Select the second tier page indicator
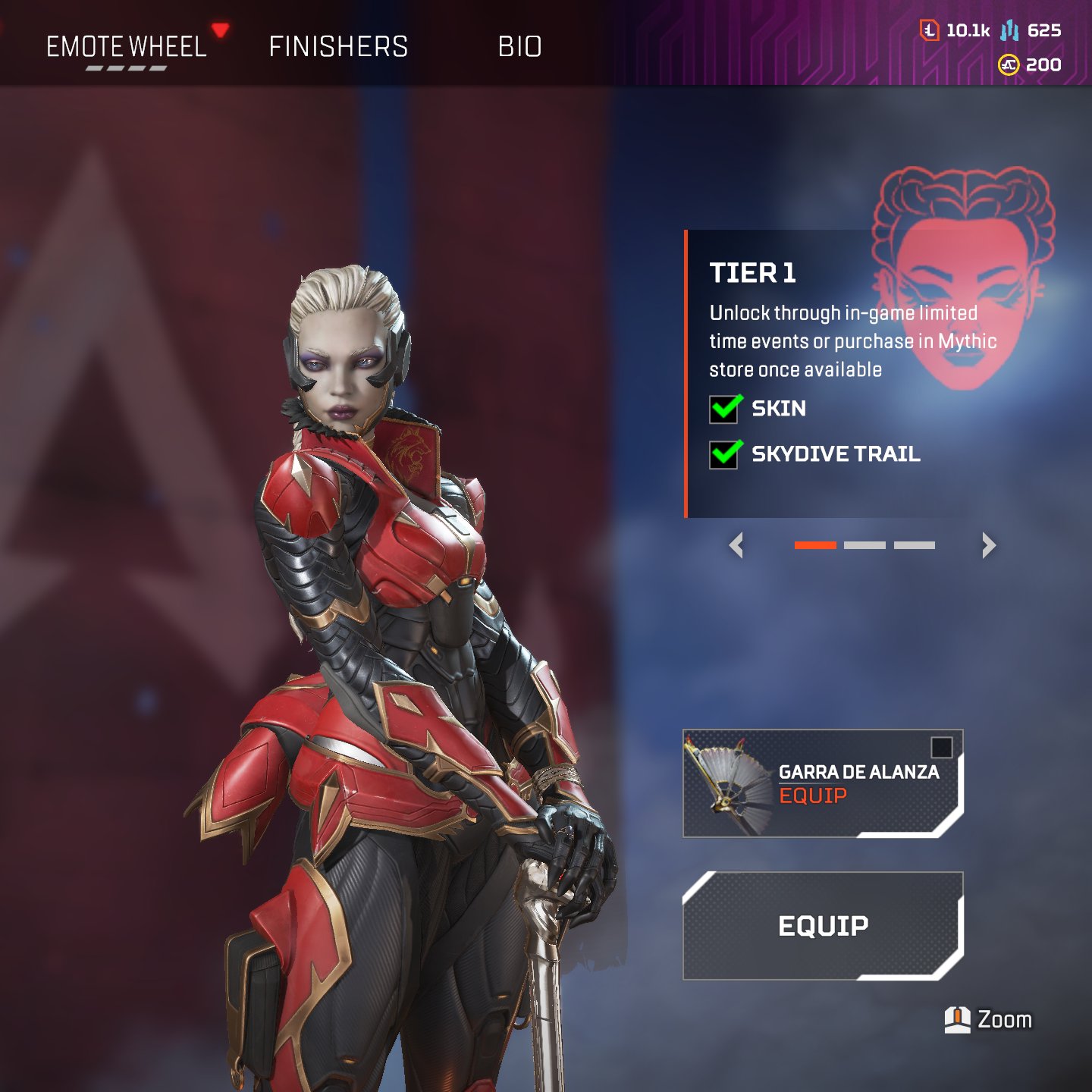The height and width of the screenshot is (1092, 1092). point(864,545)
